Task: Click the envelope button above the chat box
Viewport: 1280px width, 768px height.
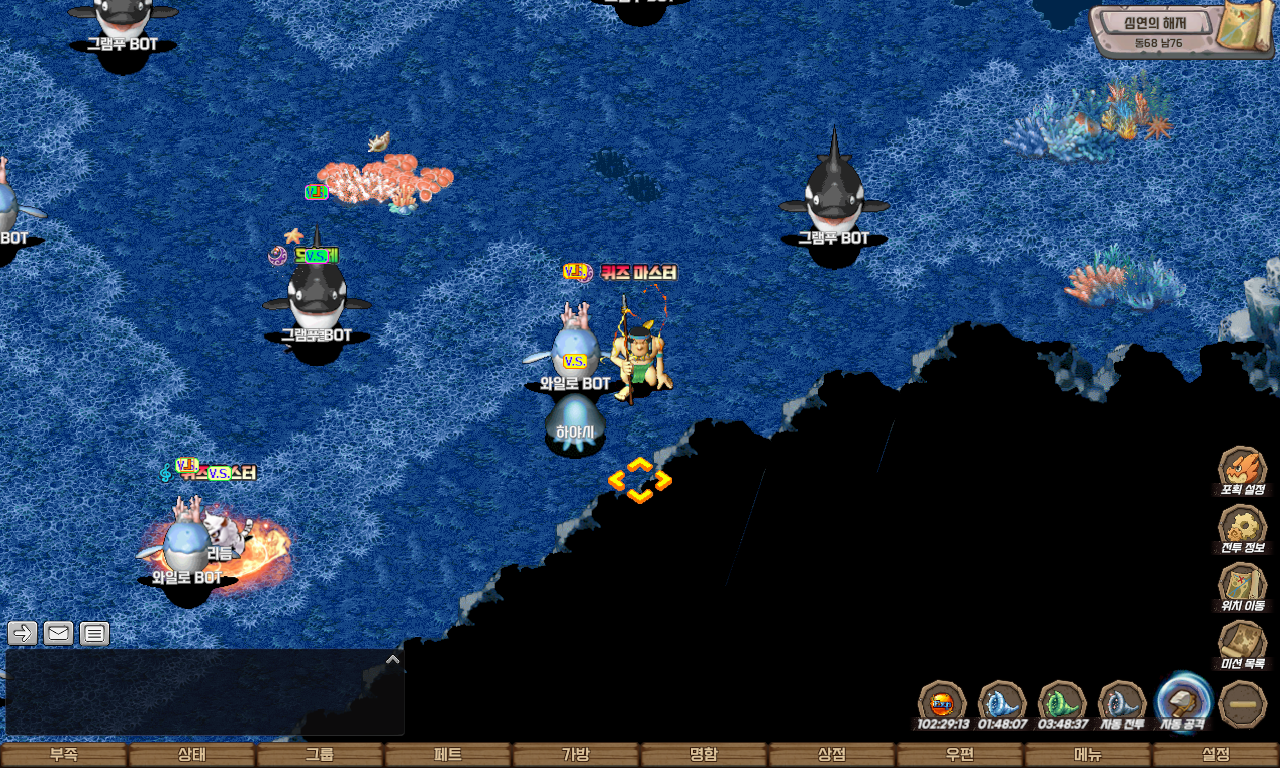Action: (x=58, y=633)
